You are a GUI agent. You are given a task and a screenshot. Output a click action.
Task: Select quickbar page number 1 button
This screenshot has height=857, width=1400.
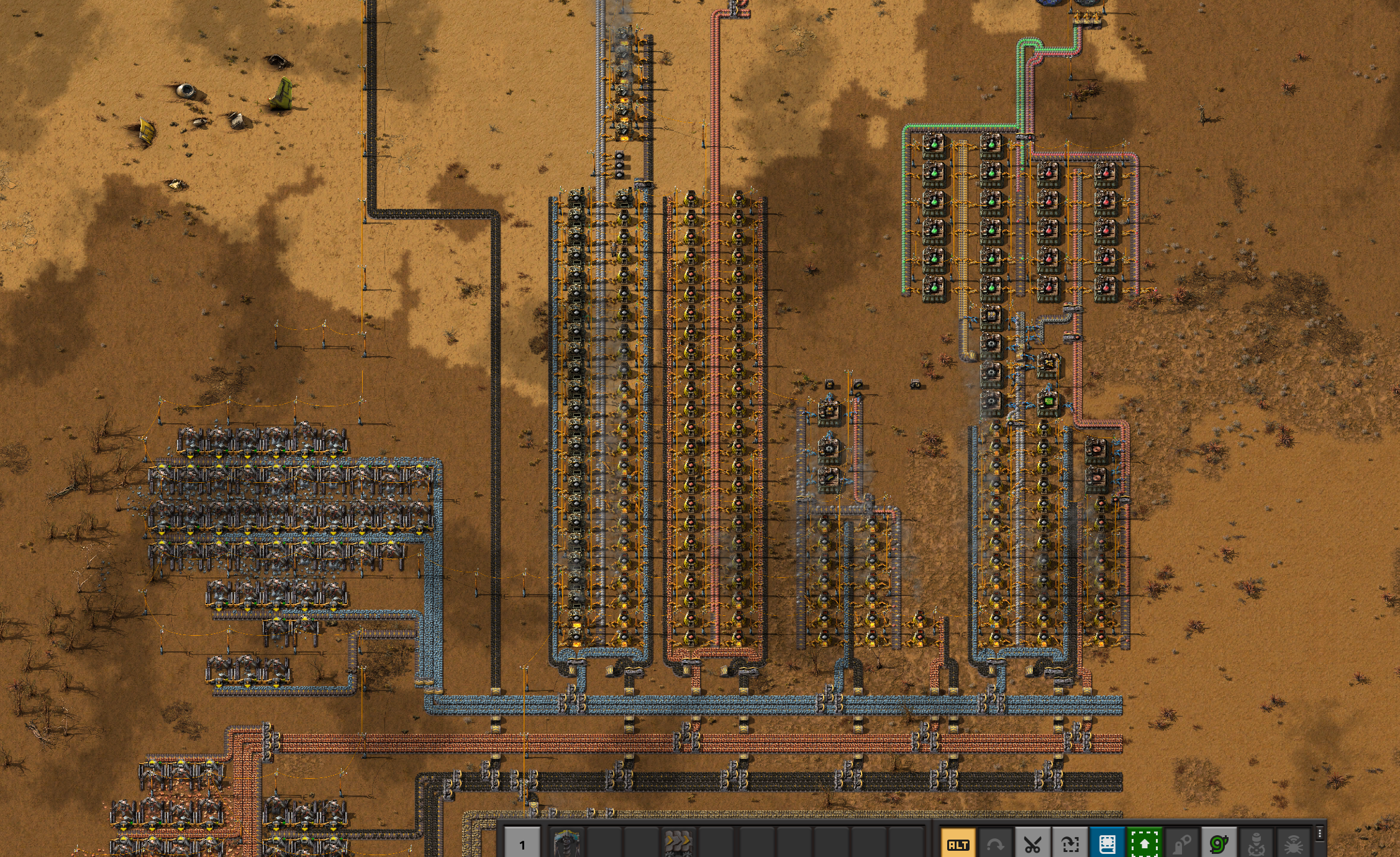522,844
